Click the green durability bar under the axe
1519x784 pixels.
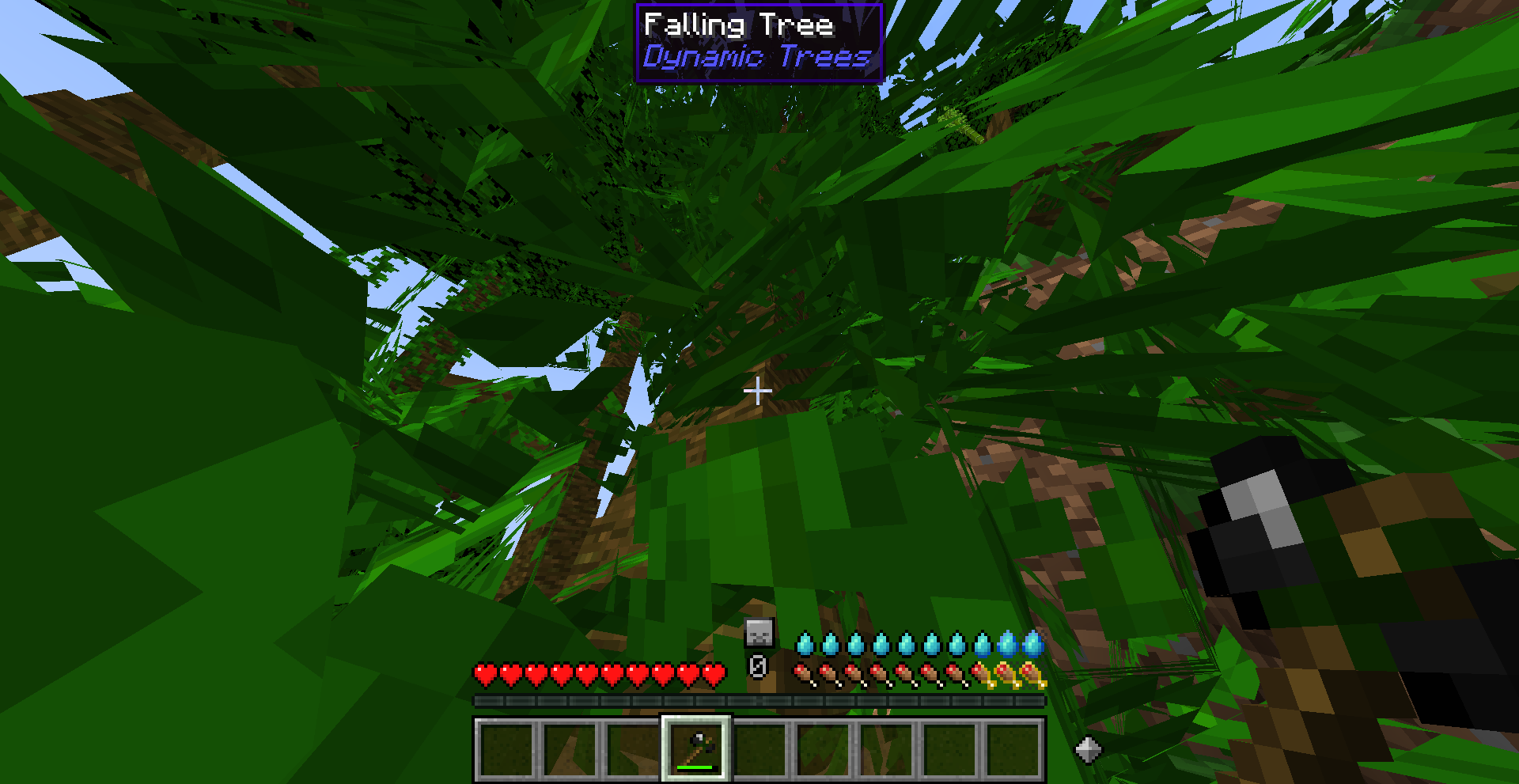pos(696,767)
